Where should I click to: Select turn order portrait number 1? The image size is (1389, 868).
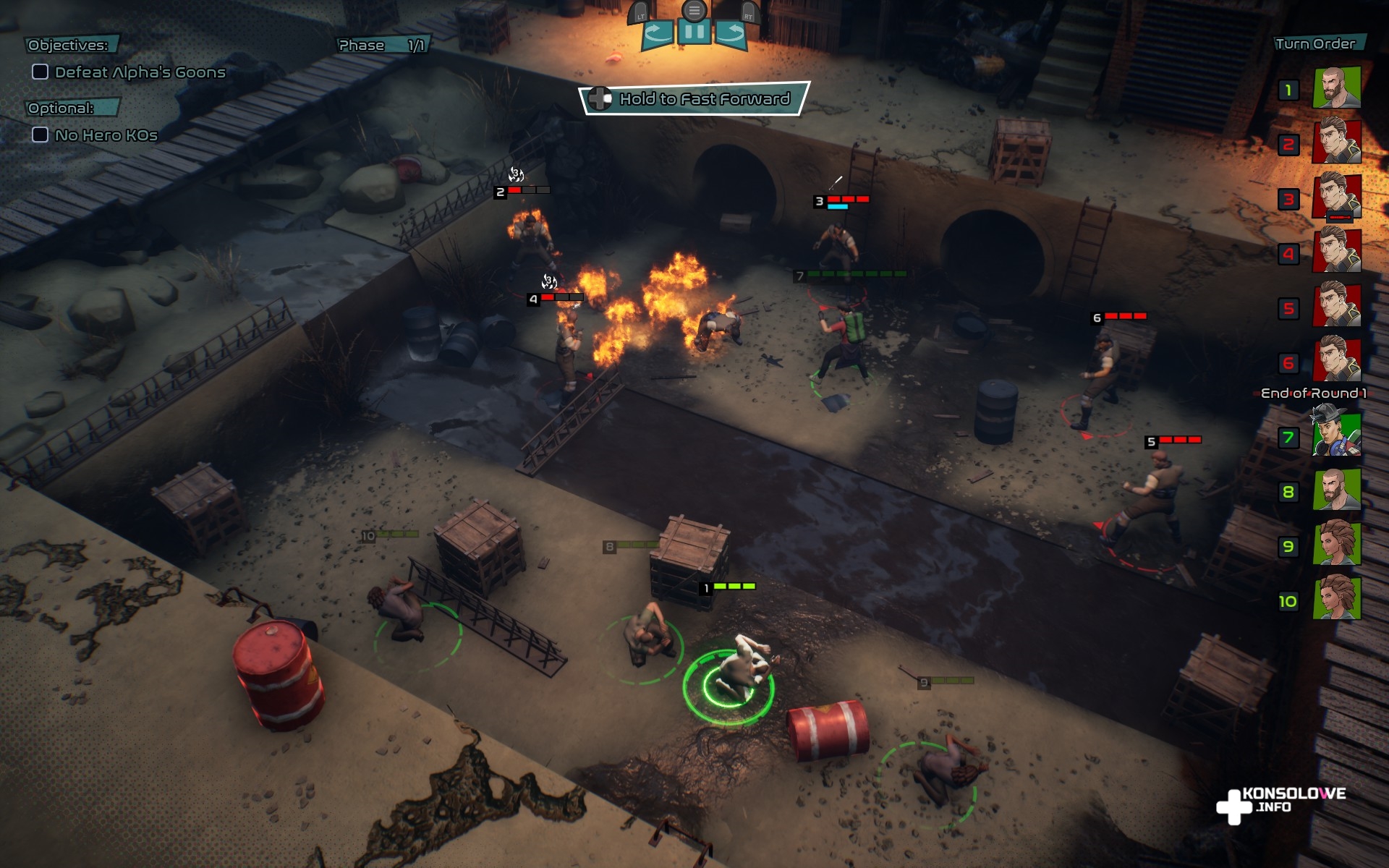click(x=1336, y=88)
